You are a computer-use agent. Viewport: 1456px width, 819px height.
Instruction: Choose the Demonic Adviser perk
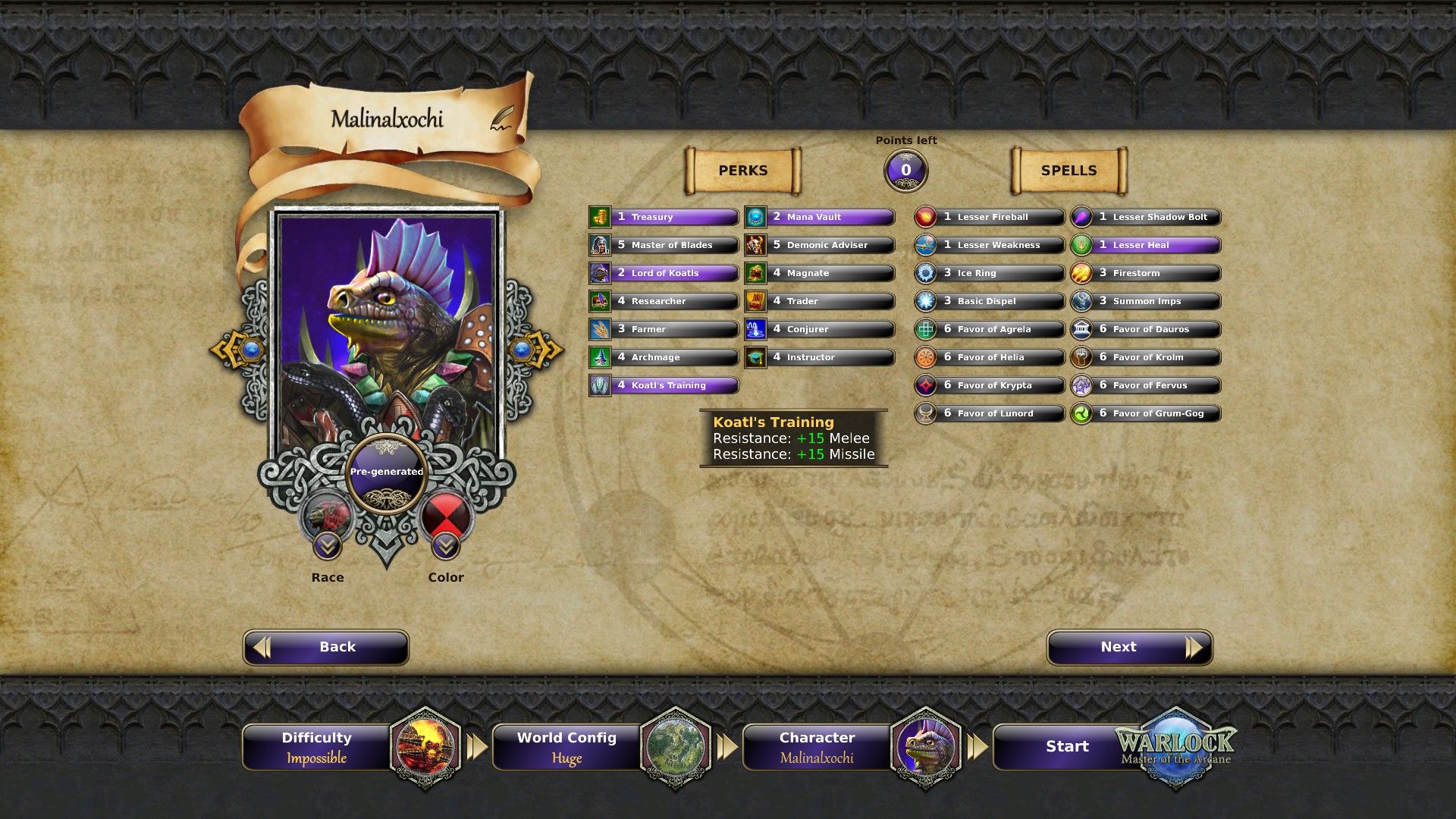coord(820,246)
